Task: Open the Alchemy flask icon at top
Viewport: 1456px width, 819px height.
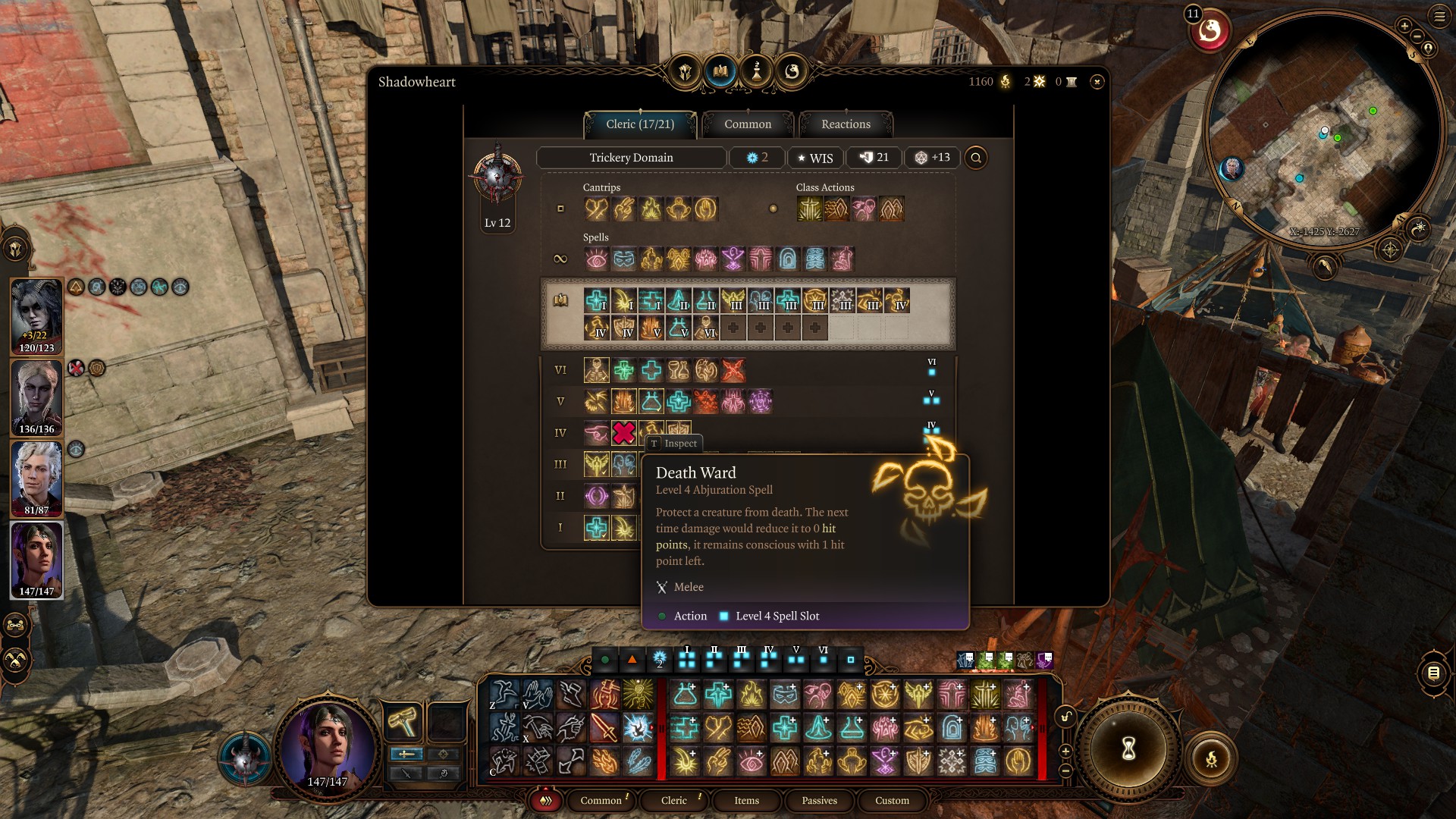Action: pyautogui.click(x=758, y=71)
